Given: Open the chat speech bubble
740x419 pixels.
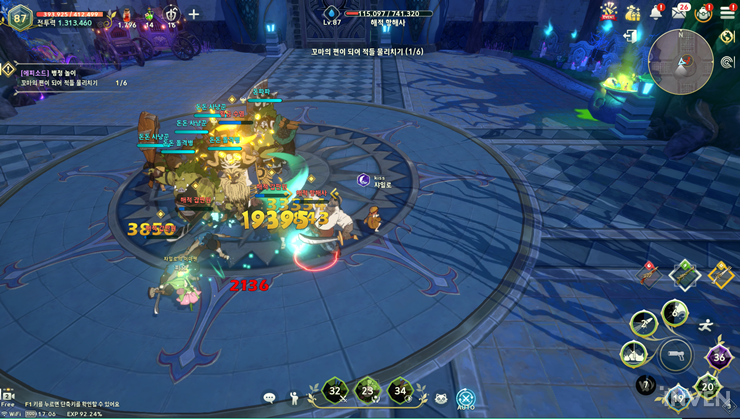Looking at the screenshot, I should coord(269,398).
